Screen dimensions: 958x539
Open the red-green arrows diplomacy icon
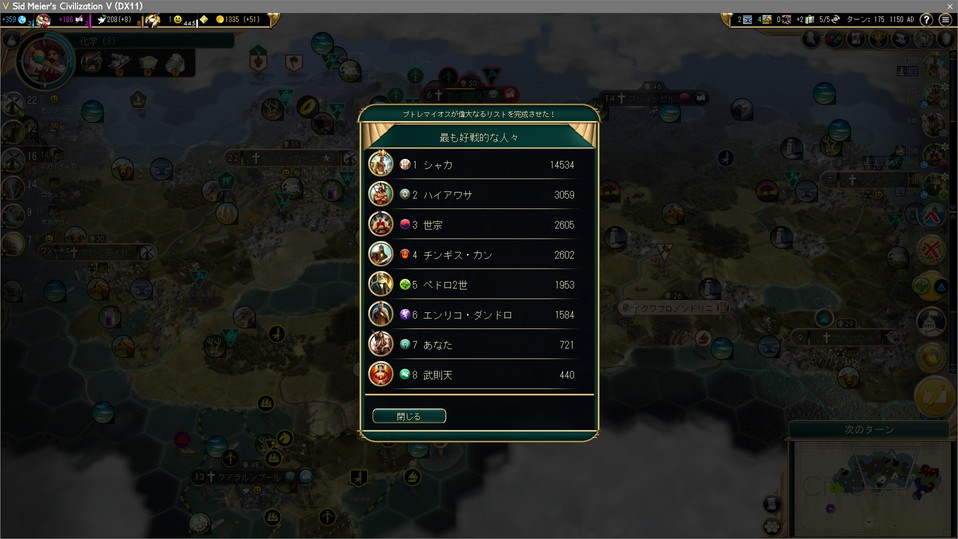[834, 39]
